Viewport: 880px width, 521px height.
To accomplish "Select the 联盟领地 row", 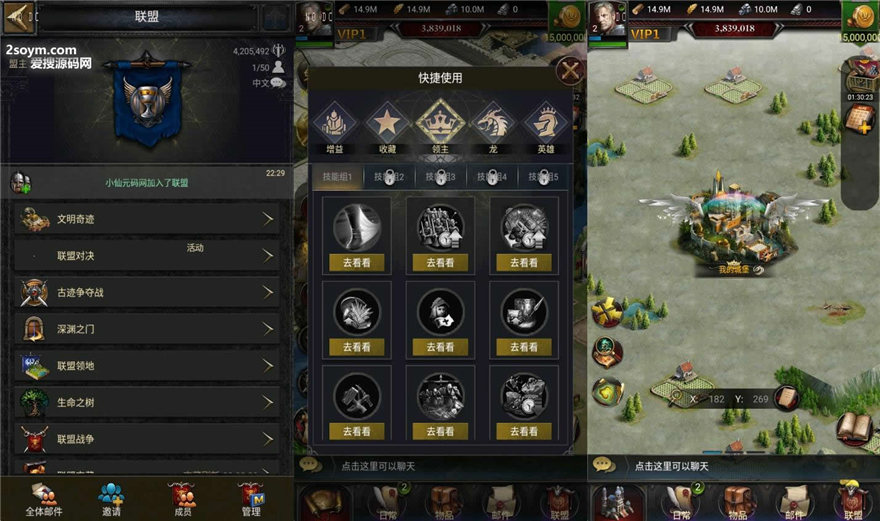I will click(146, 366).
